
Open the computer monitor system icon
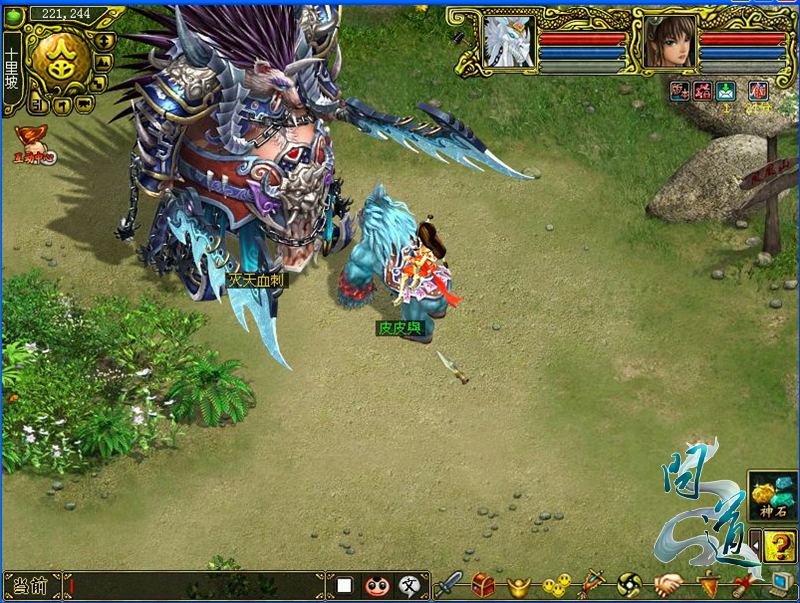779,584
